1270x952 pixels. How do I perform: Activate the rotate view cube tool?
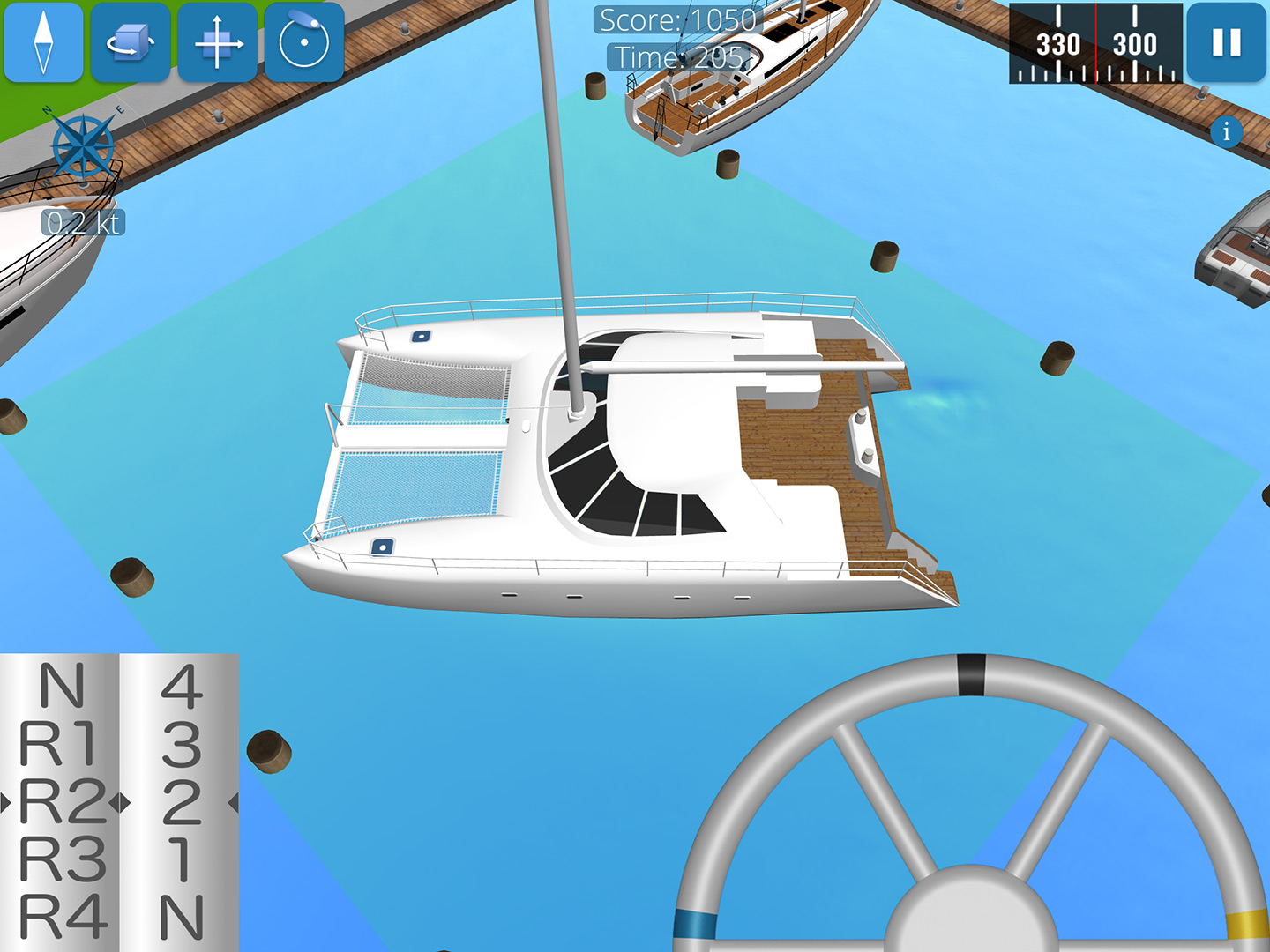[131, 41]
